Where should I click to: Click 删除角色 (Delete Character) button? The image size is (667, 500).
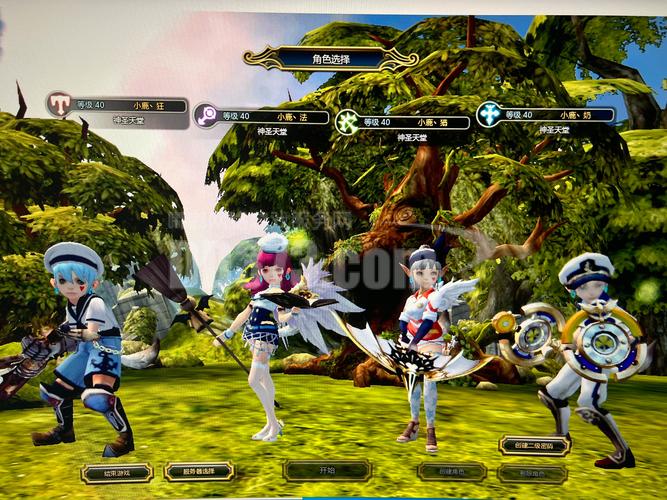[x=534, y=473]
